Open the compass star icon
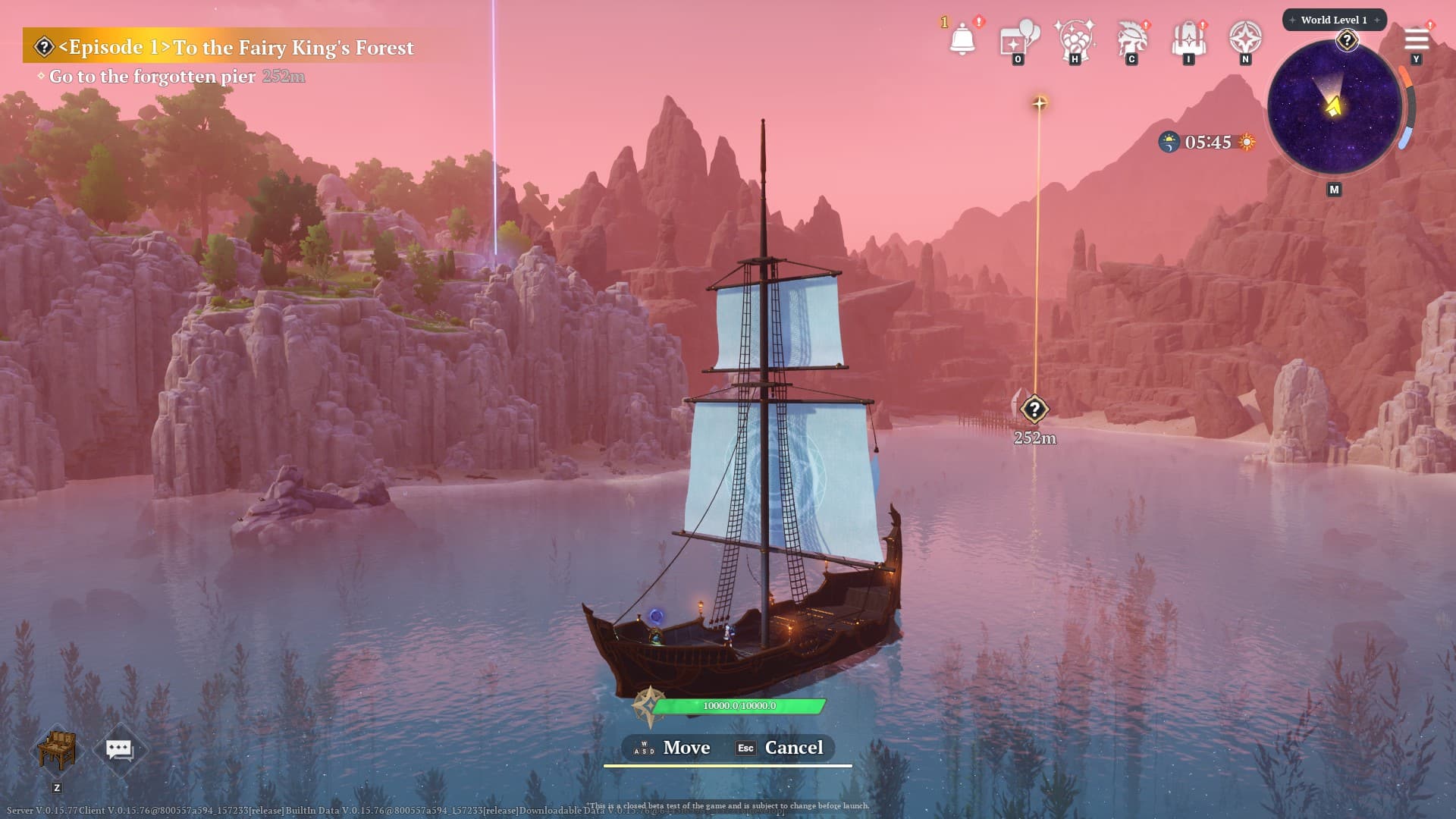The height and width of the screenshot is (819, 1456). point(1245,37)
